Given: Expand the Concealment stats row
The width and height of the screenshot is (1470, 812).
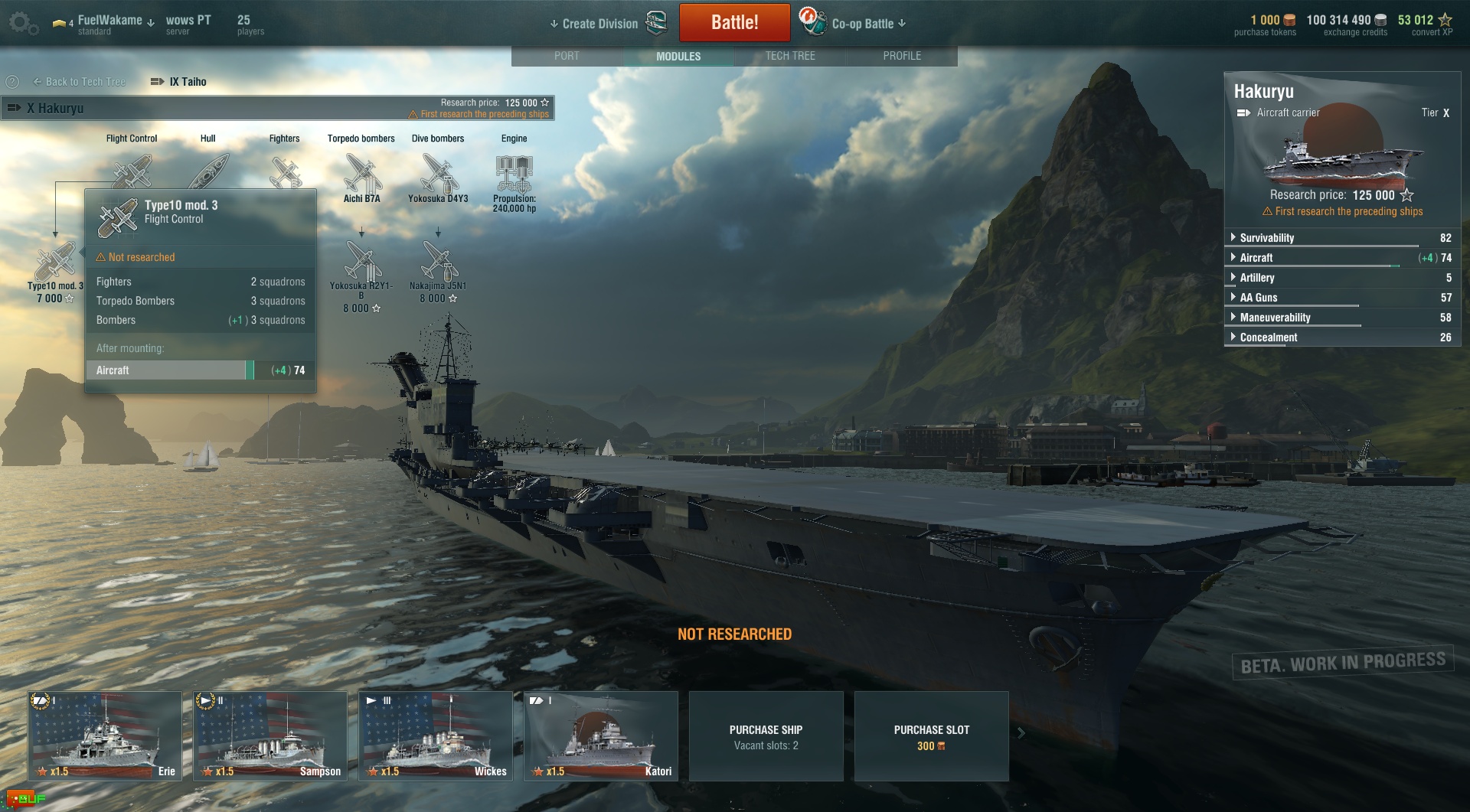Looking at the screenshot, I should pos(1269,338).
